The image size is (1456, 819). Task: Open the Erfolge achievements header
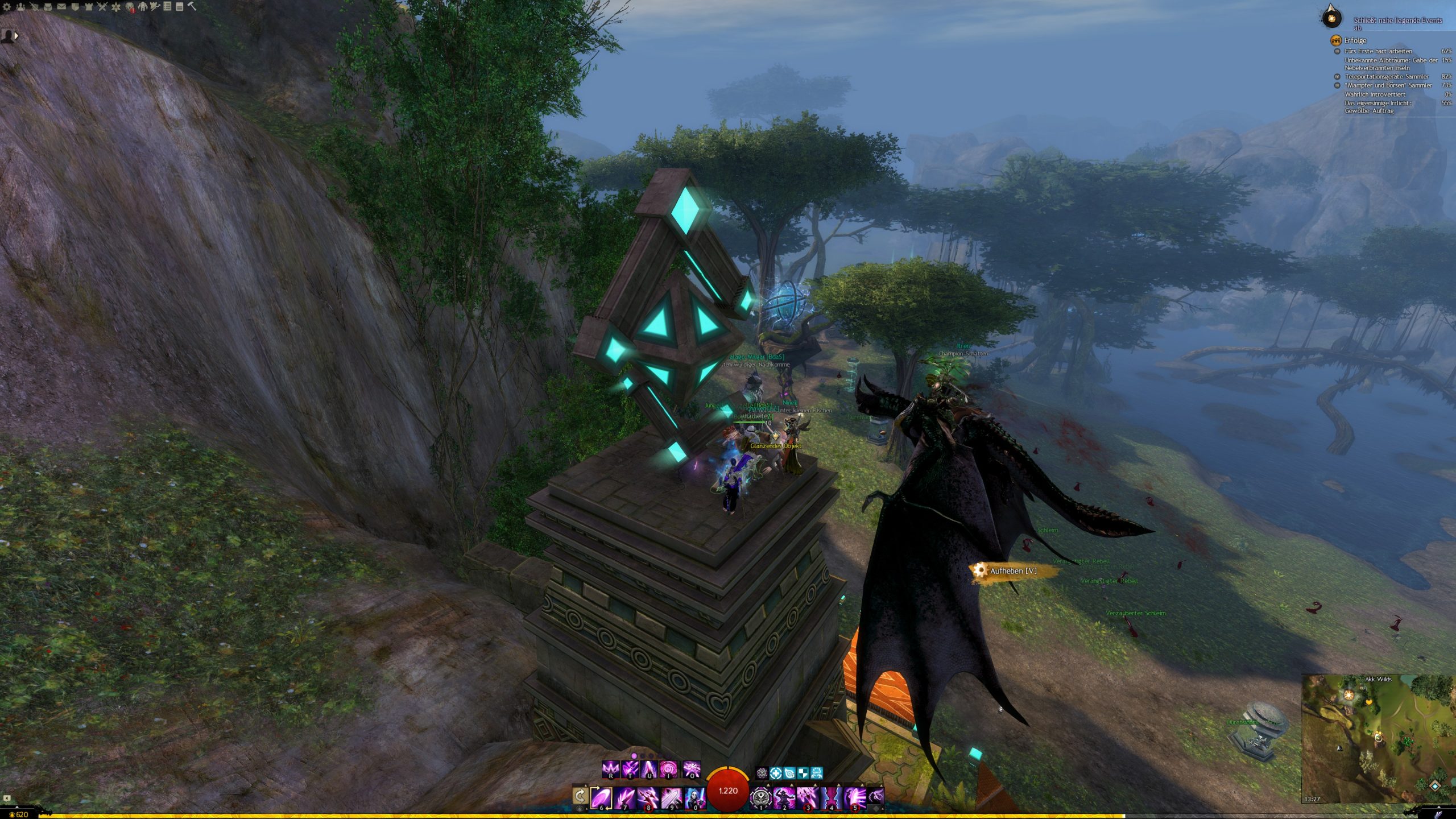1355,40
